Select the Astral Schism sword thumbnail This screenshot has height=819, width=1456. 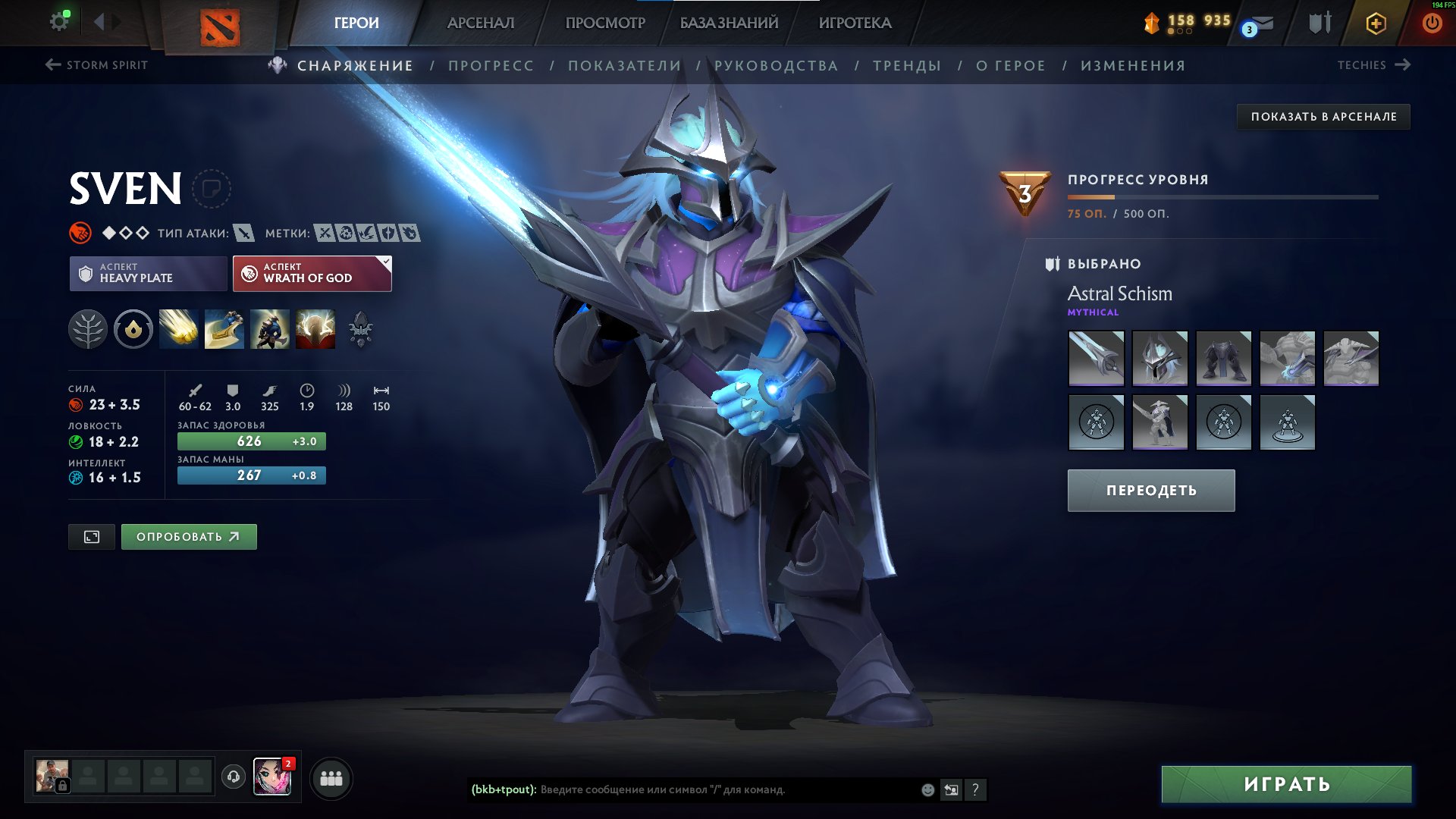[x=1095, y=359]
